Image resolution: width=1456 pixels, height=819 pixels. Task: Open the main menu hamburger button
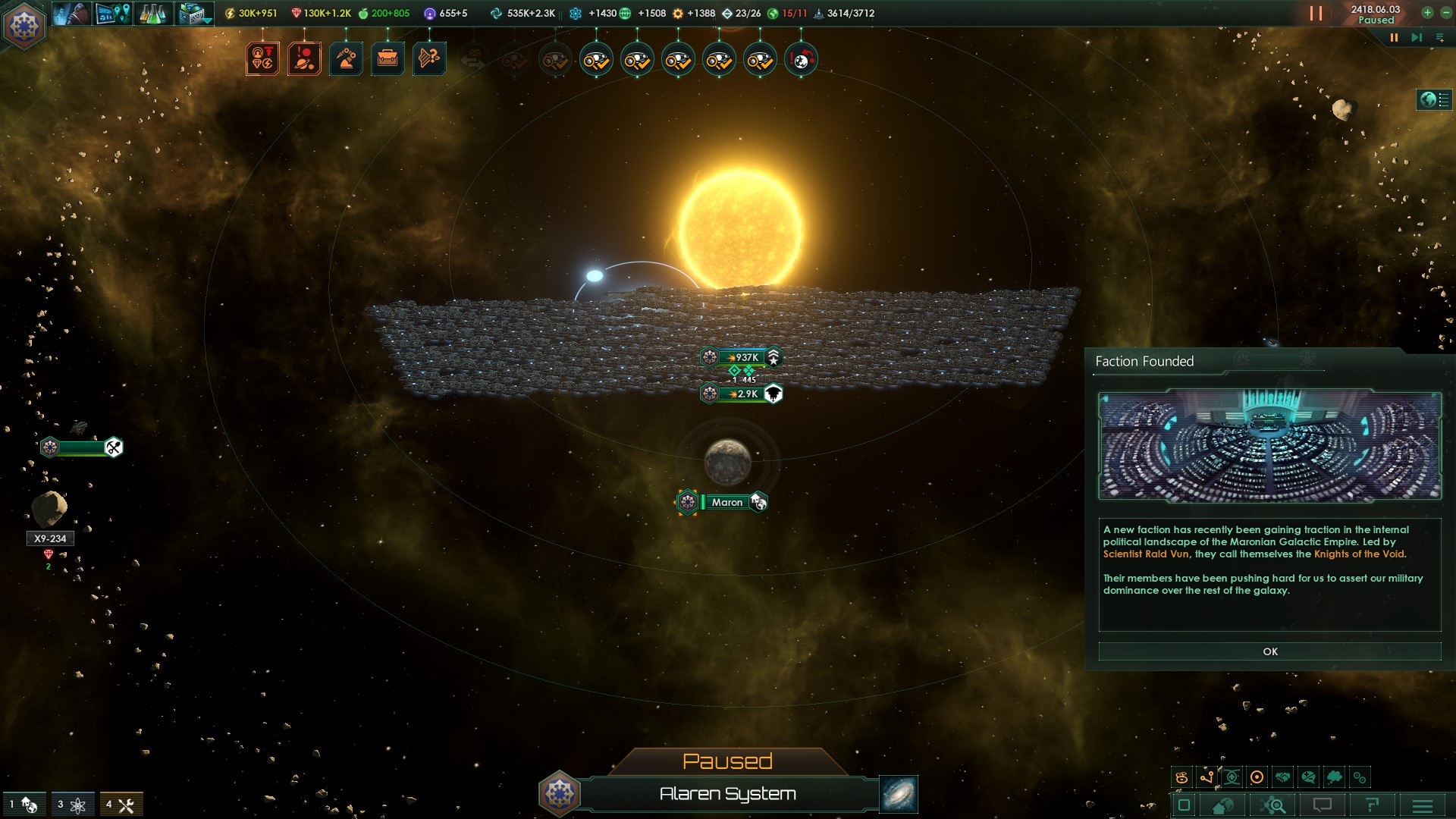pos(1422,805)
